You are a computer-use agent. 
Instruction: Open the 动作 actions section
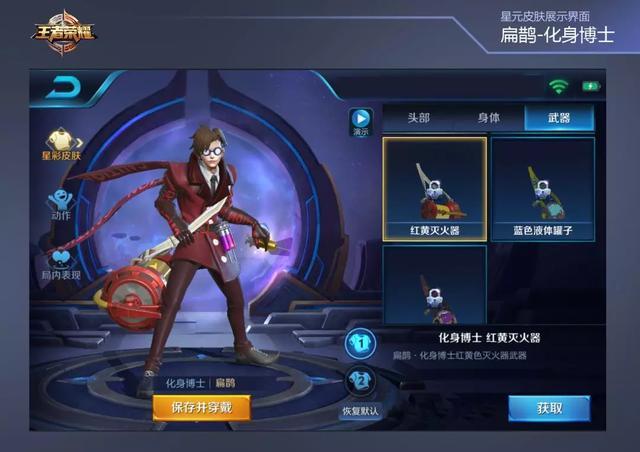pos(61,203)
